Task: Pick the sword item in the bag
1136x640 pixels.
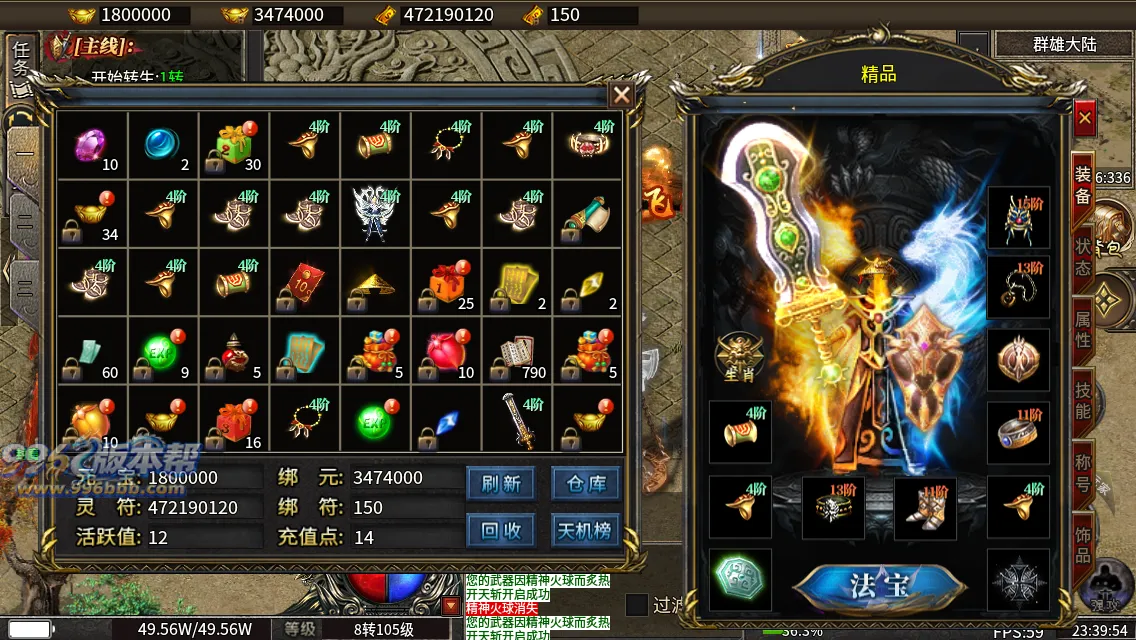Action: (517, 423)
